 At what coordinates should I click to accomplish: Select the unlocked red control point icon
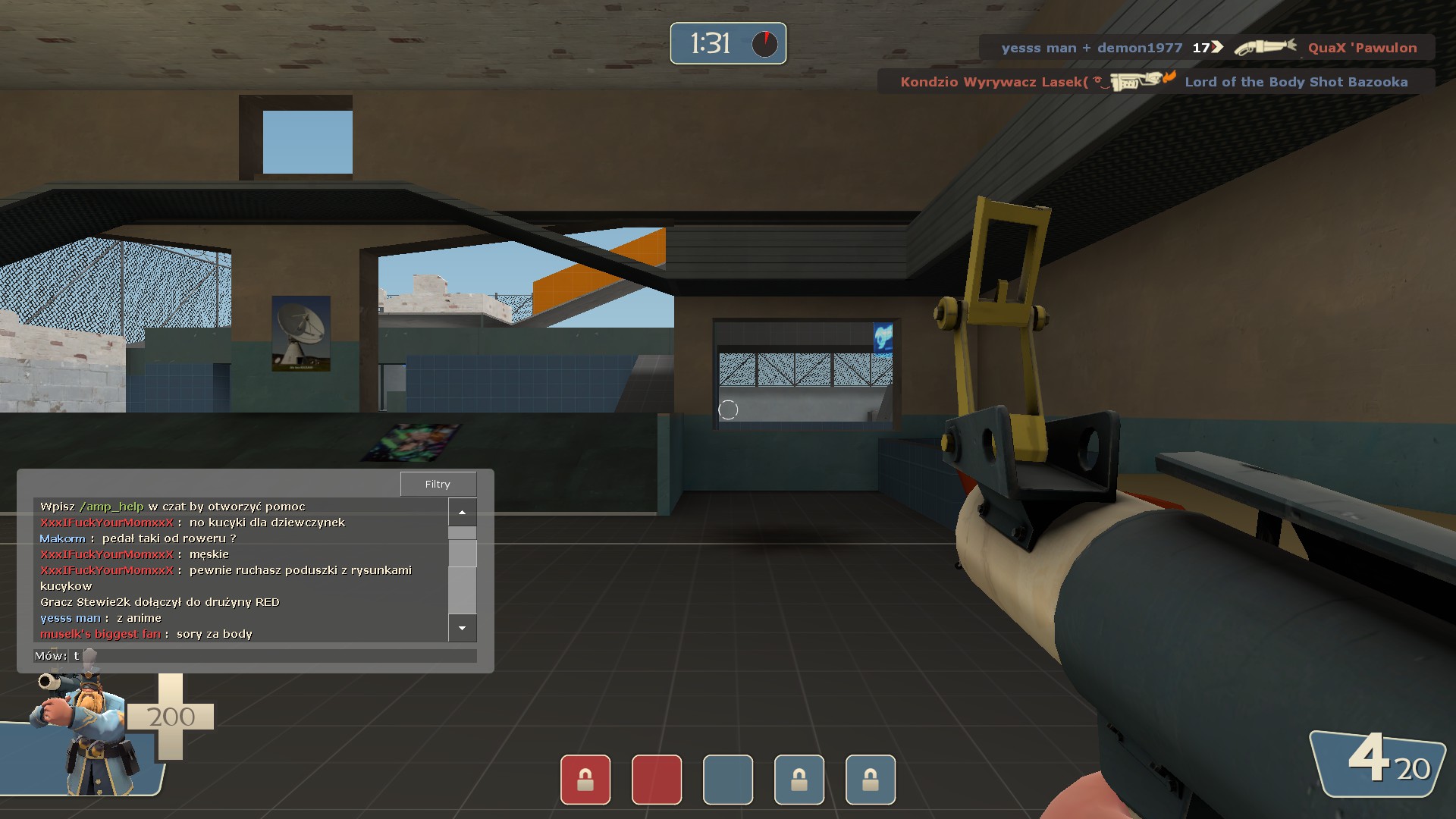(657, 780)
